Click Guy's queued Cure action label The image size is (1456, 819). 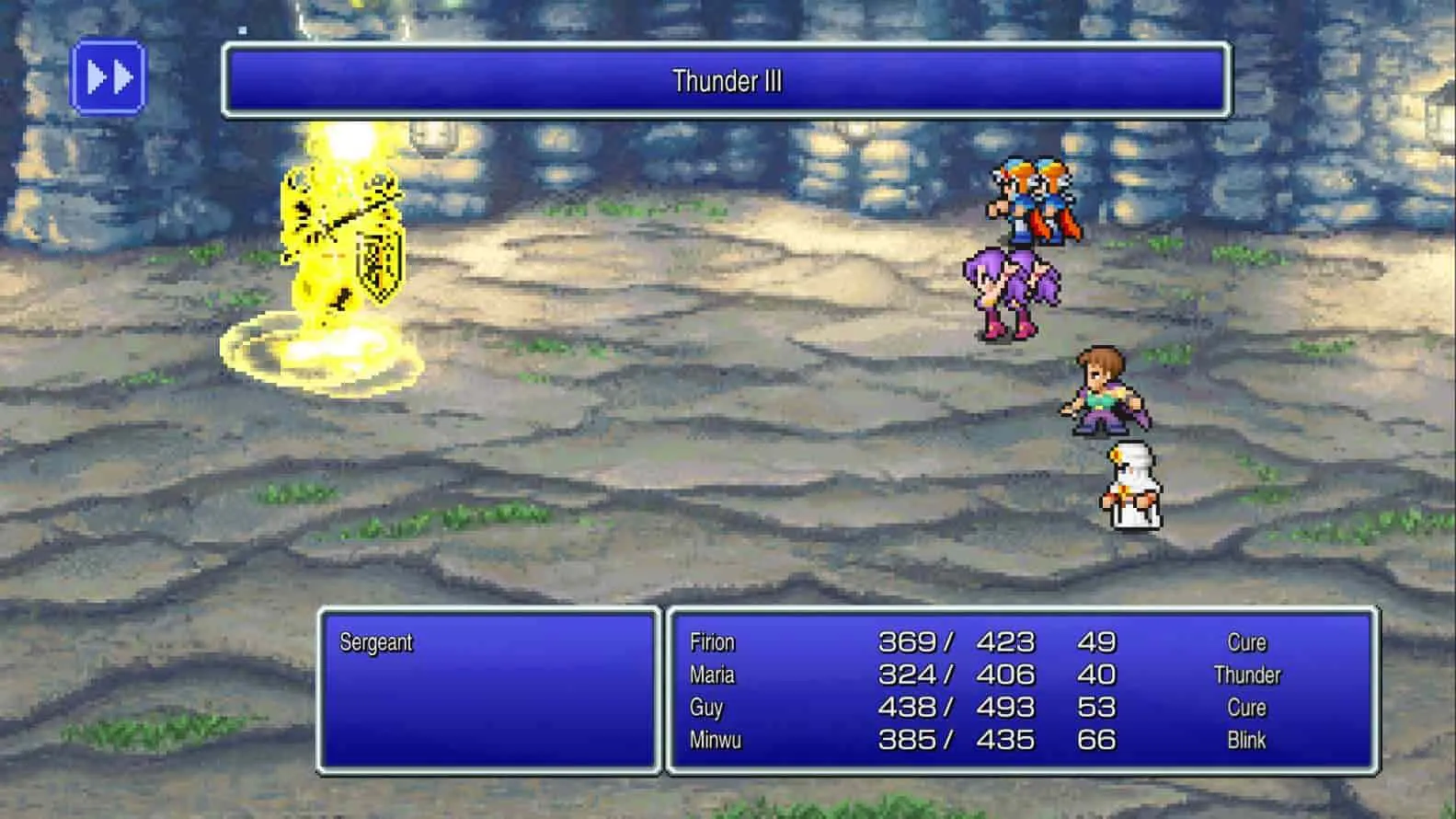(x=1246, y=707)
